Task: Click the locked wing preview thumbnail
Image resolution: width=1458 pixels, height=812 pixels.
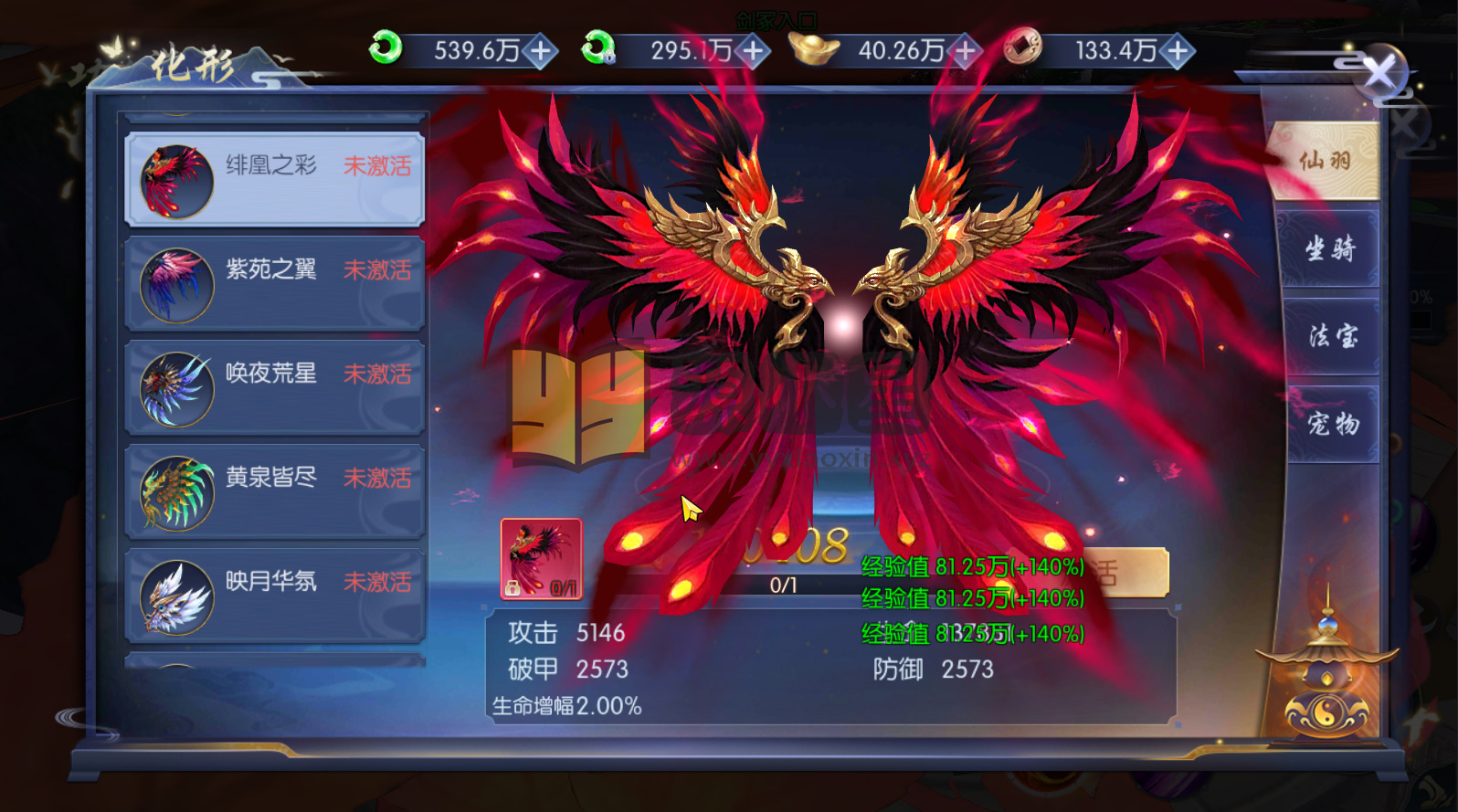Action: [540, 560]
